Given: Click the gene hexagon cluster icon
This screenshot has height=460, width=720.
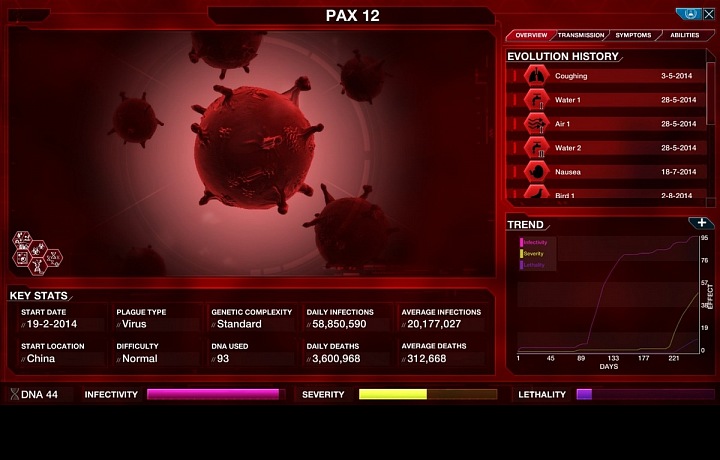Looking at the screenshot, I should [36, 253].
